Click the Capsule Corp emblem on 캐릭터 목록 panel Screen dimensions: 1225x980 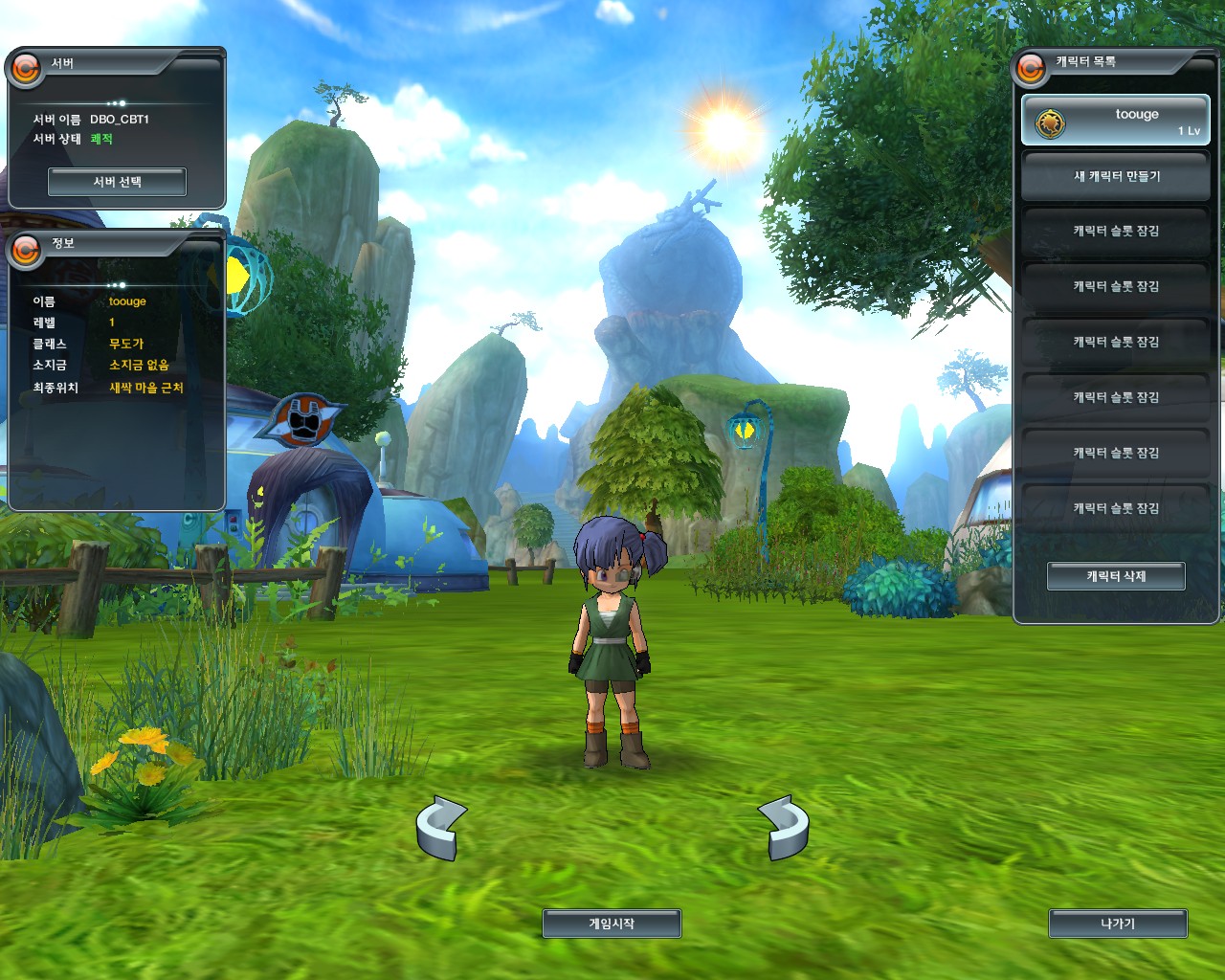point(1032,67)
